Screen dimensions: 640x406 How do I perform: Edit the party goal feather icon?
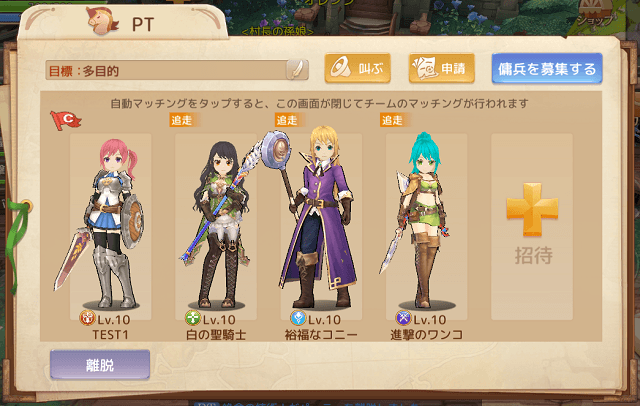(297, 69)
